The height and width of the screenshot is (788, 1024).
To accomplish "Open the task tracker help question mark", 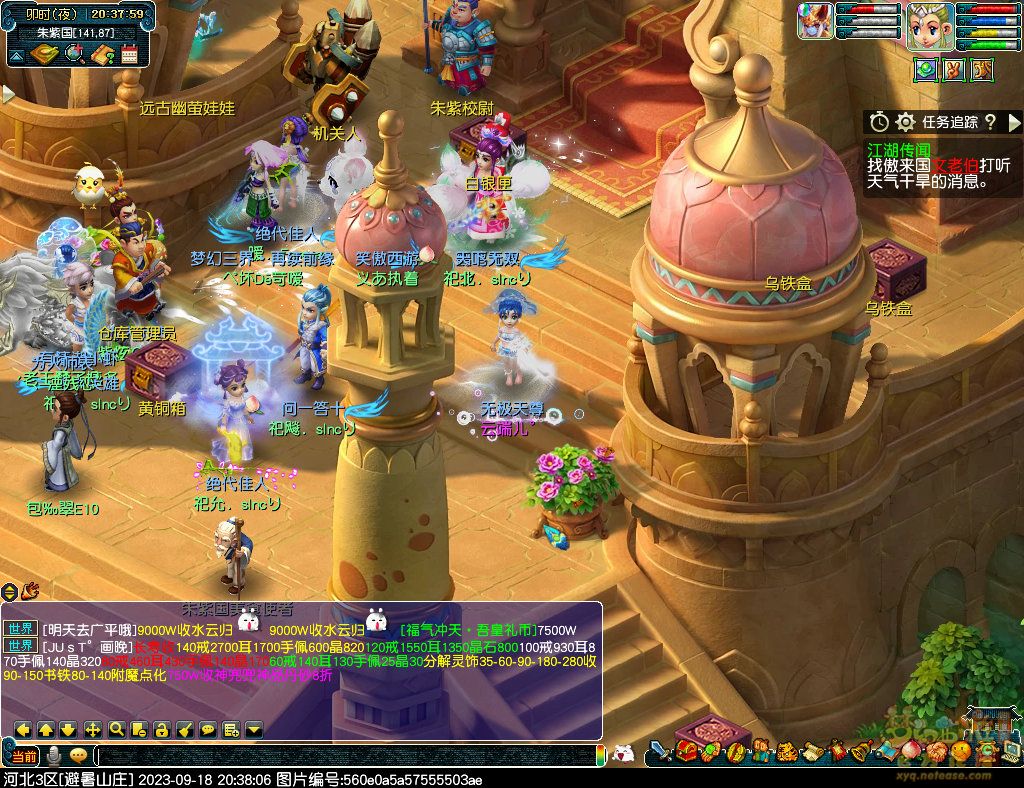I will 990,122.
